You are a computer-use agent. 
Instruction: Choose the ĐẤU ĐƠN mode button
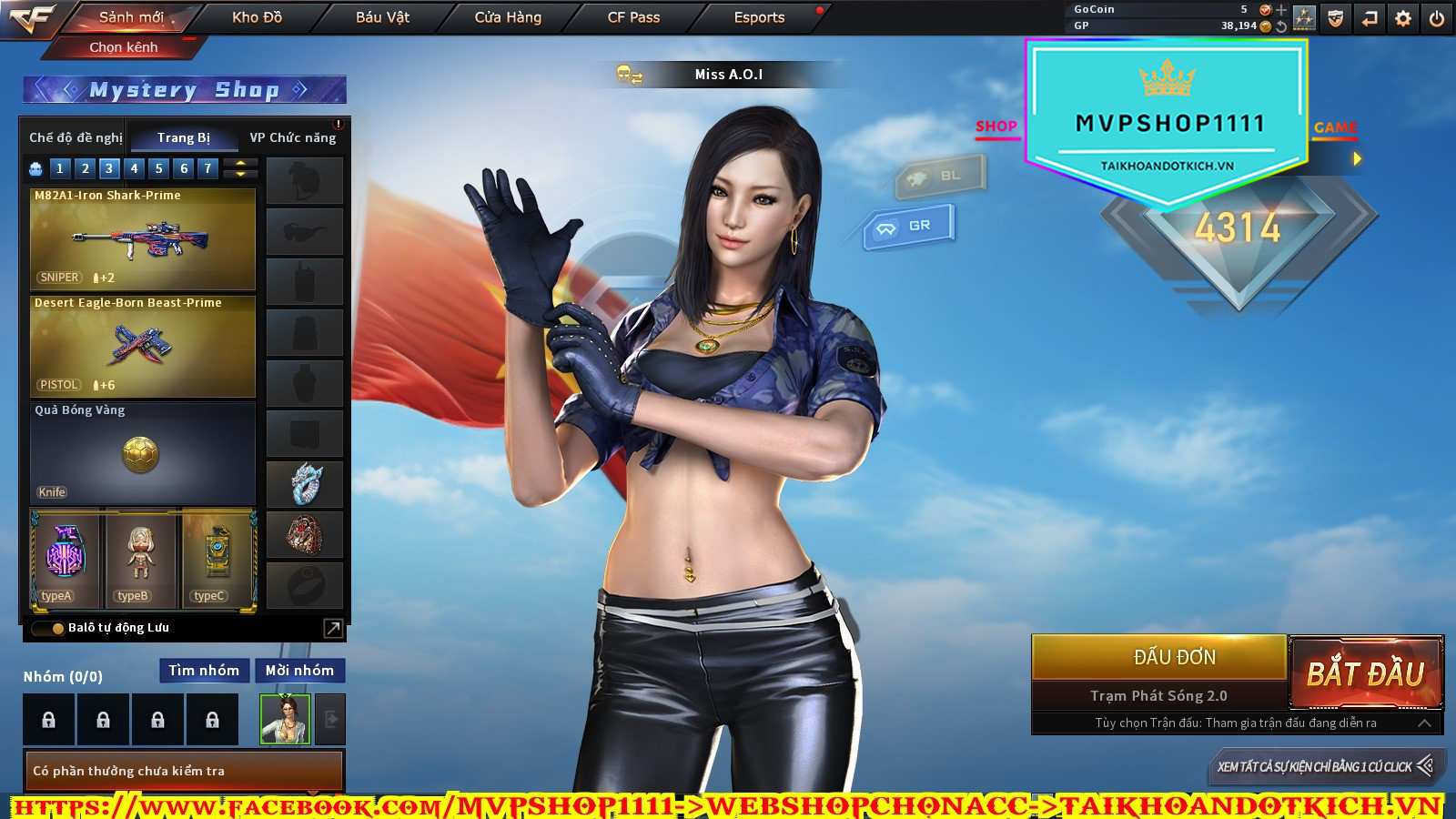pyautogui.click(x=1174, y=657)
